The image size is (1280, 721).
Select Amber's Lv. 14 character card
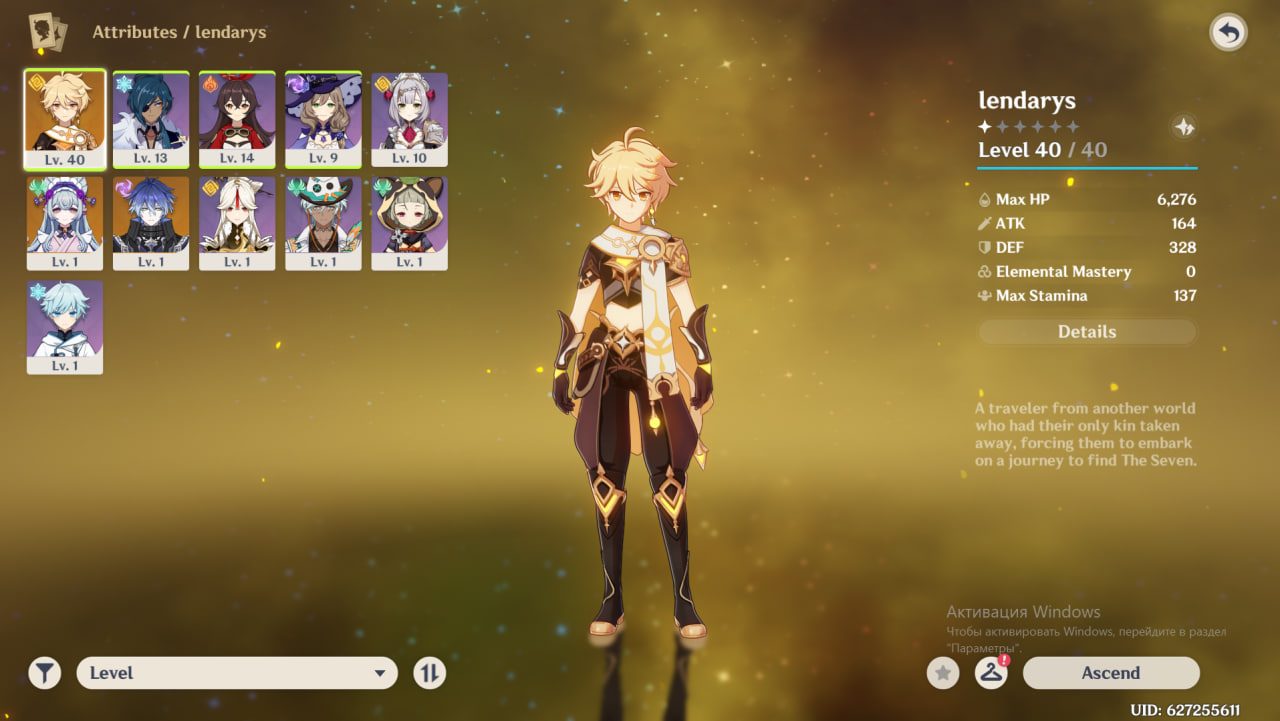point(237,120)
